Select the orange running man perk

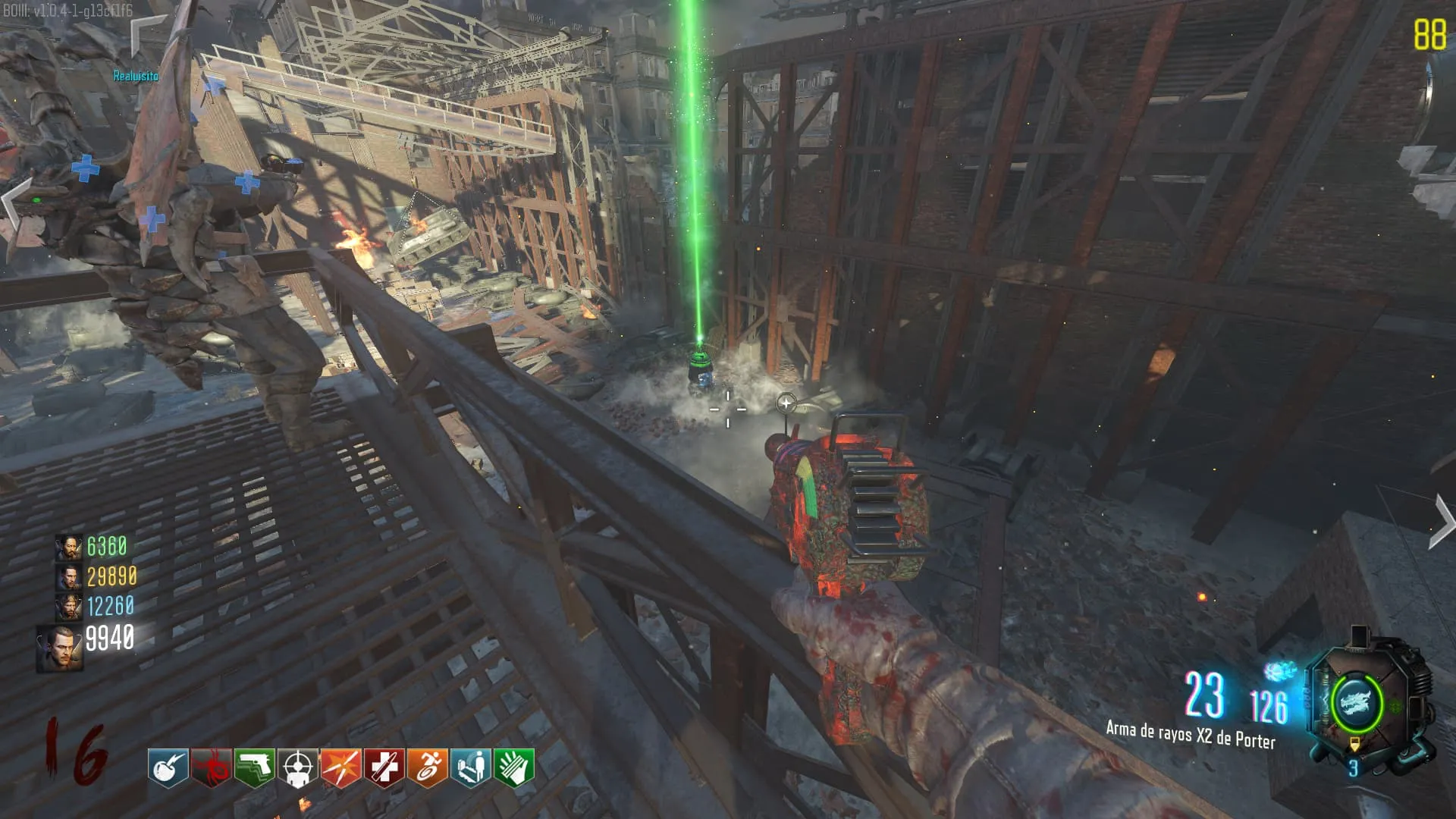(x=427, y=767)
